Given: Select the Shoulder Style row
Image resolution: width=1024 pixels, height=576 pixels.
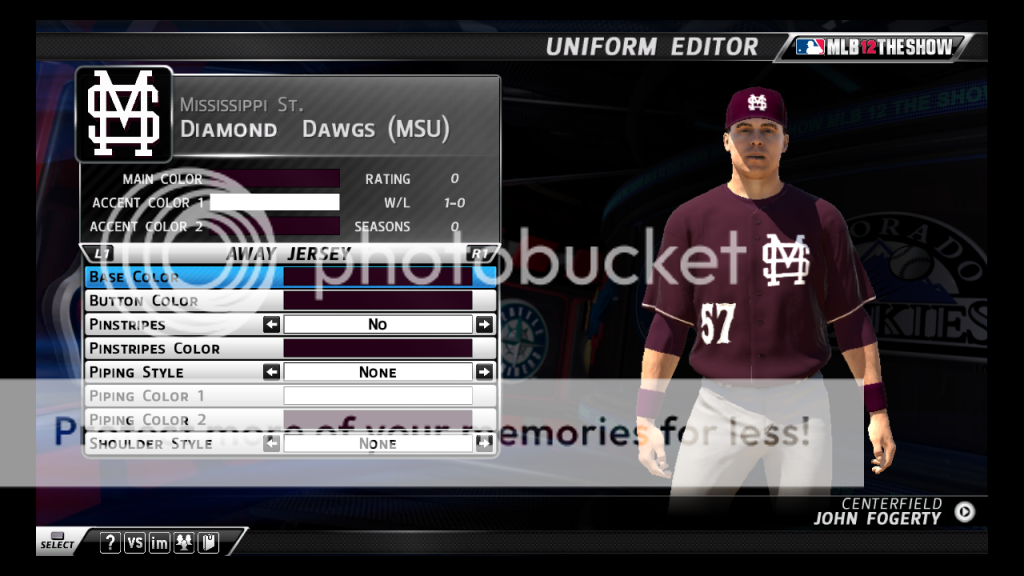Looking at the screenshot, I should coord(290,443).
